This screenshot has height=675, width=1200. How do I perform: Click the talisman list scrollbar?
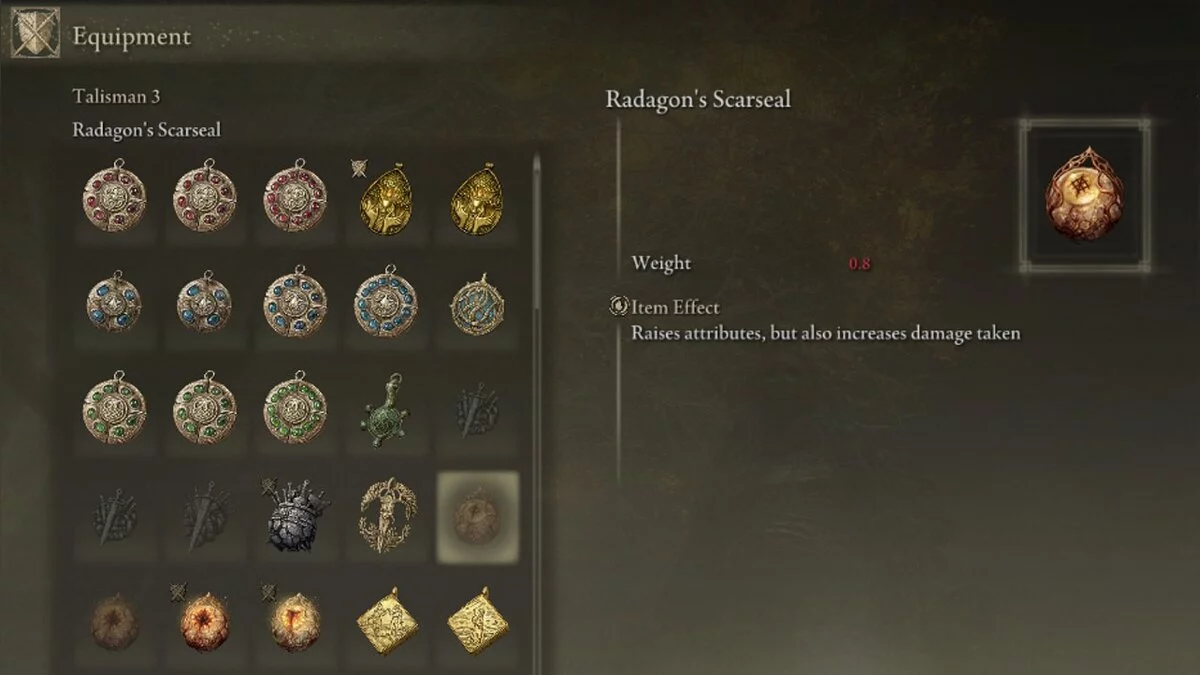[536, 232]
